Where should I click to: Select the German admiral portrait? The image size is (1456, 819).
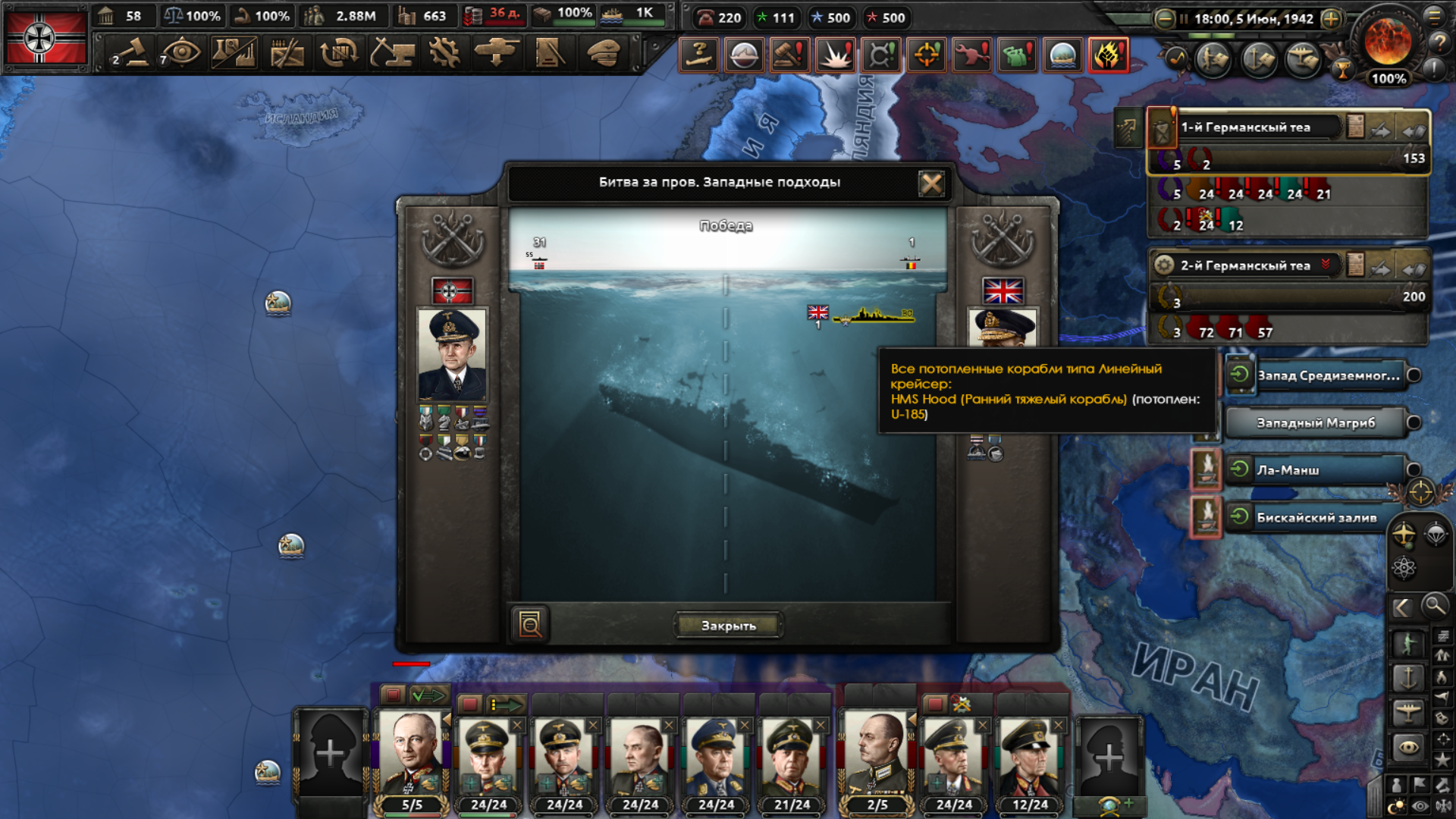(452, 354)
